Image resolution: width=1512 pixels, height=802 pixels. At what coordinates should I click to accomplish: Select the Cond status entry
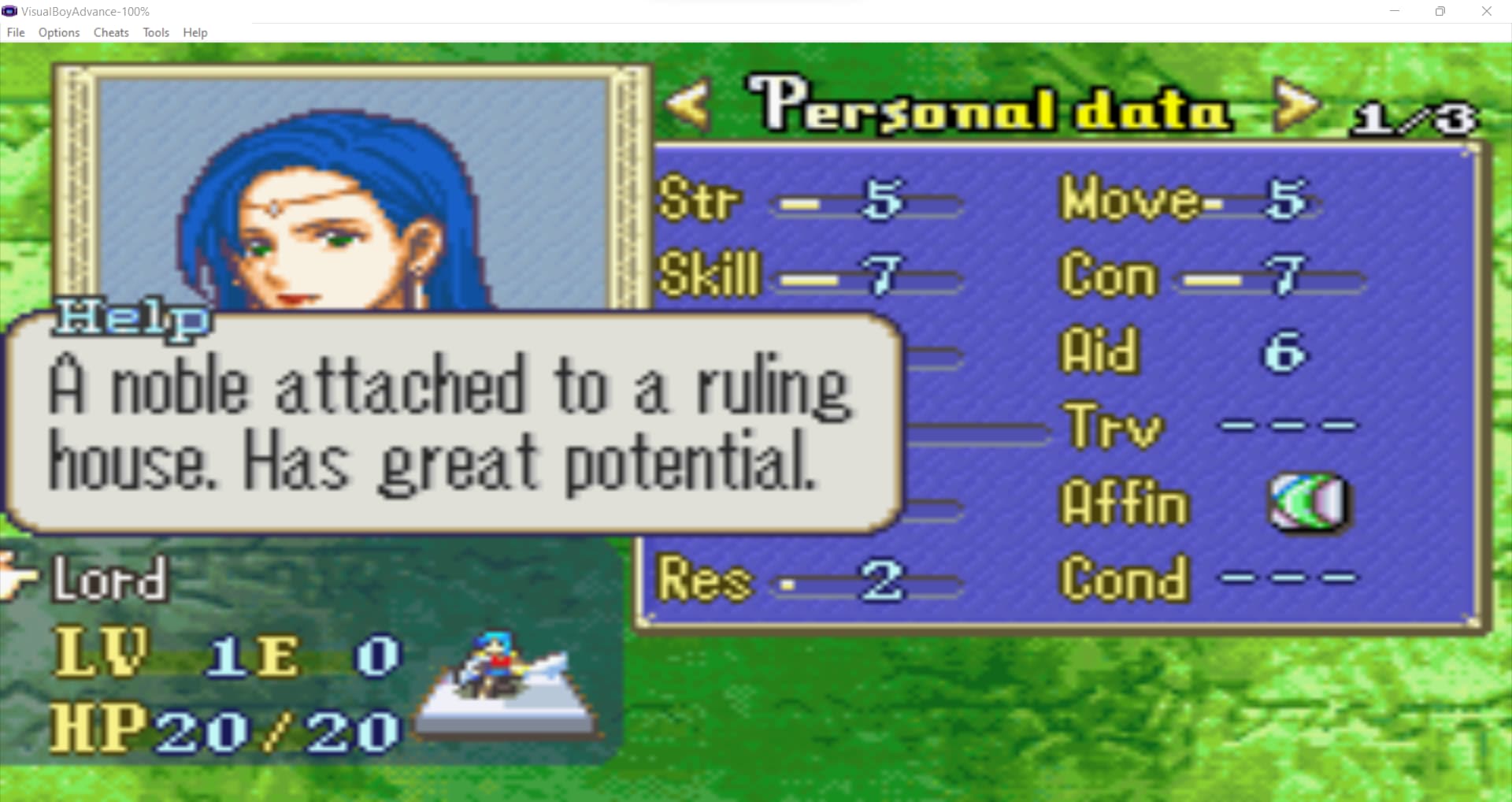tap(1125, 579)
